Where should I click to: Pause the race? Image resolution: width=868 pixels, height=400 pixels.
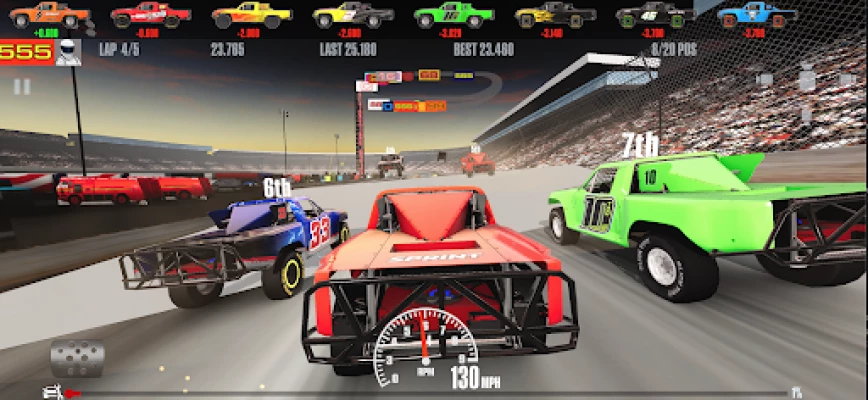21,87
